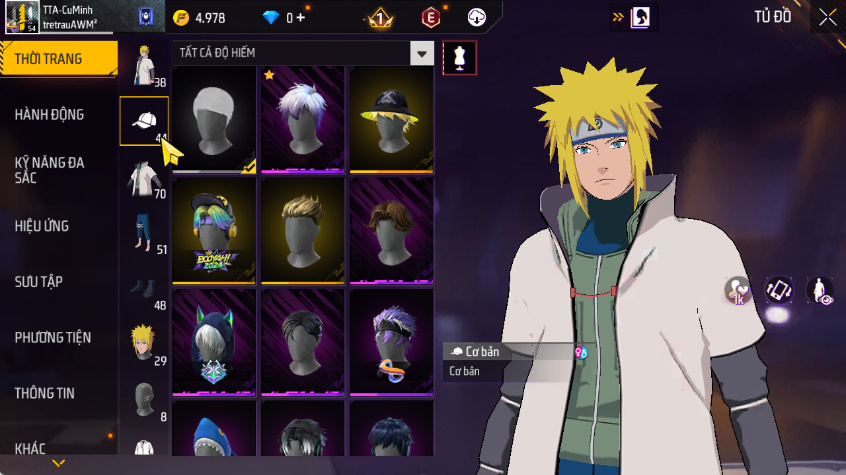Go to the Sưu Tập tab
This screenshot has width=846, height=475.
tap(39, 282)
